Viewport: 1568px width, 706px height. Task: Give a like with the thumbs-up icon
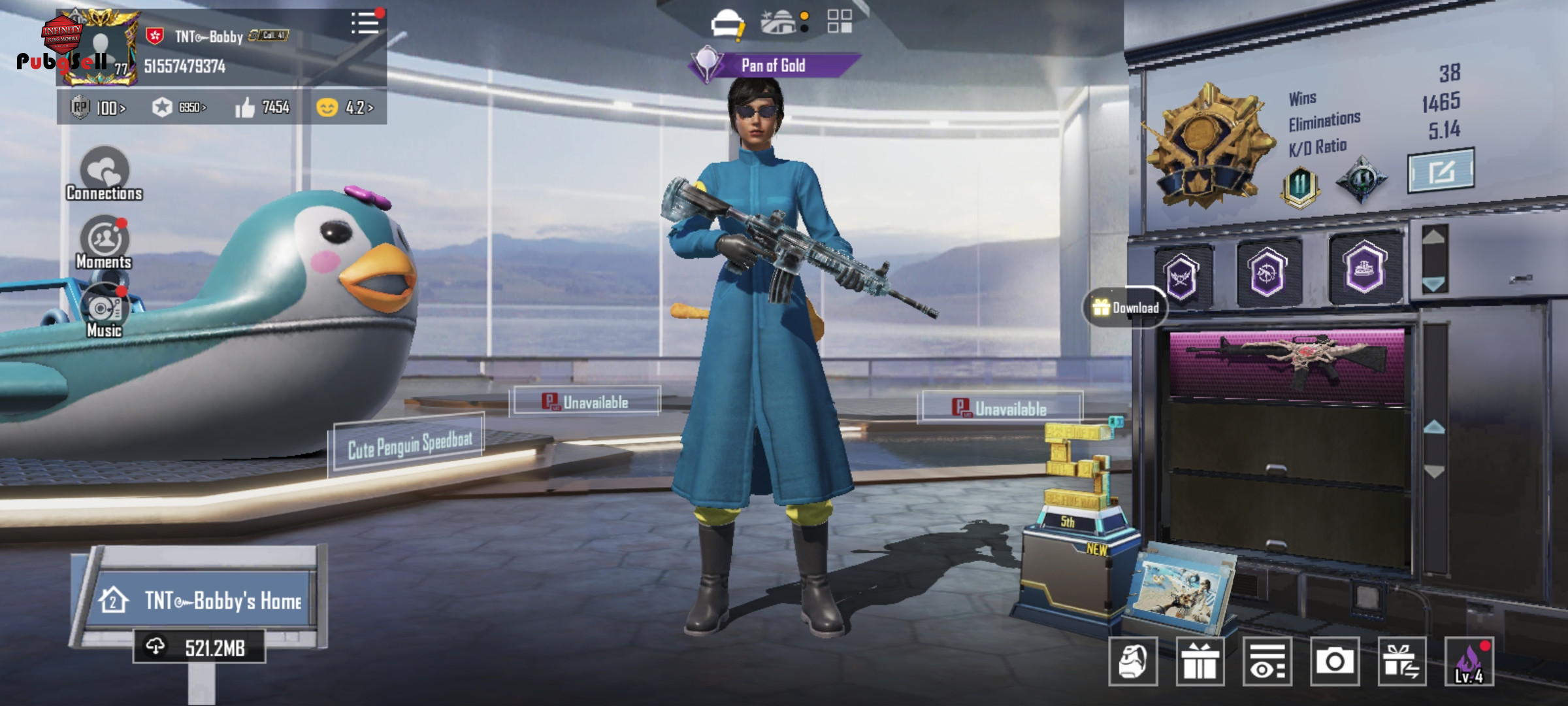tap(246, 107)
